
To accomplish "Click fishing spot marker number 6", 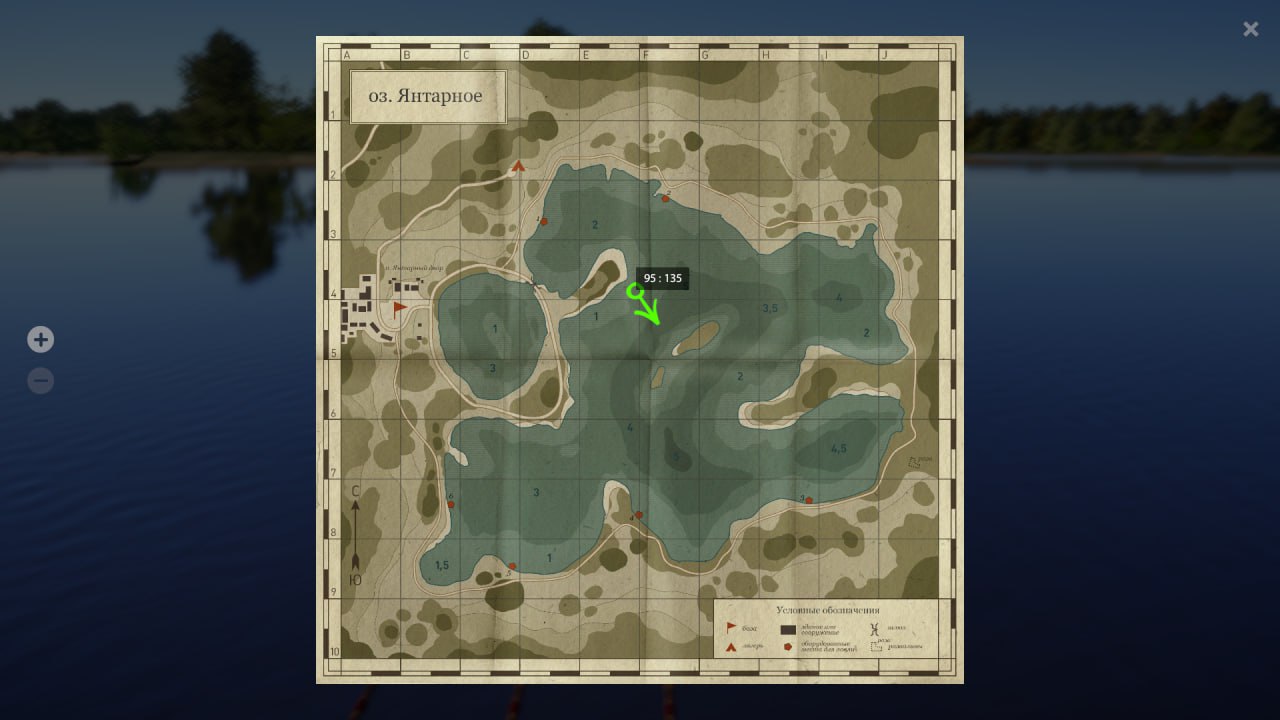I will (451, 504).
